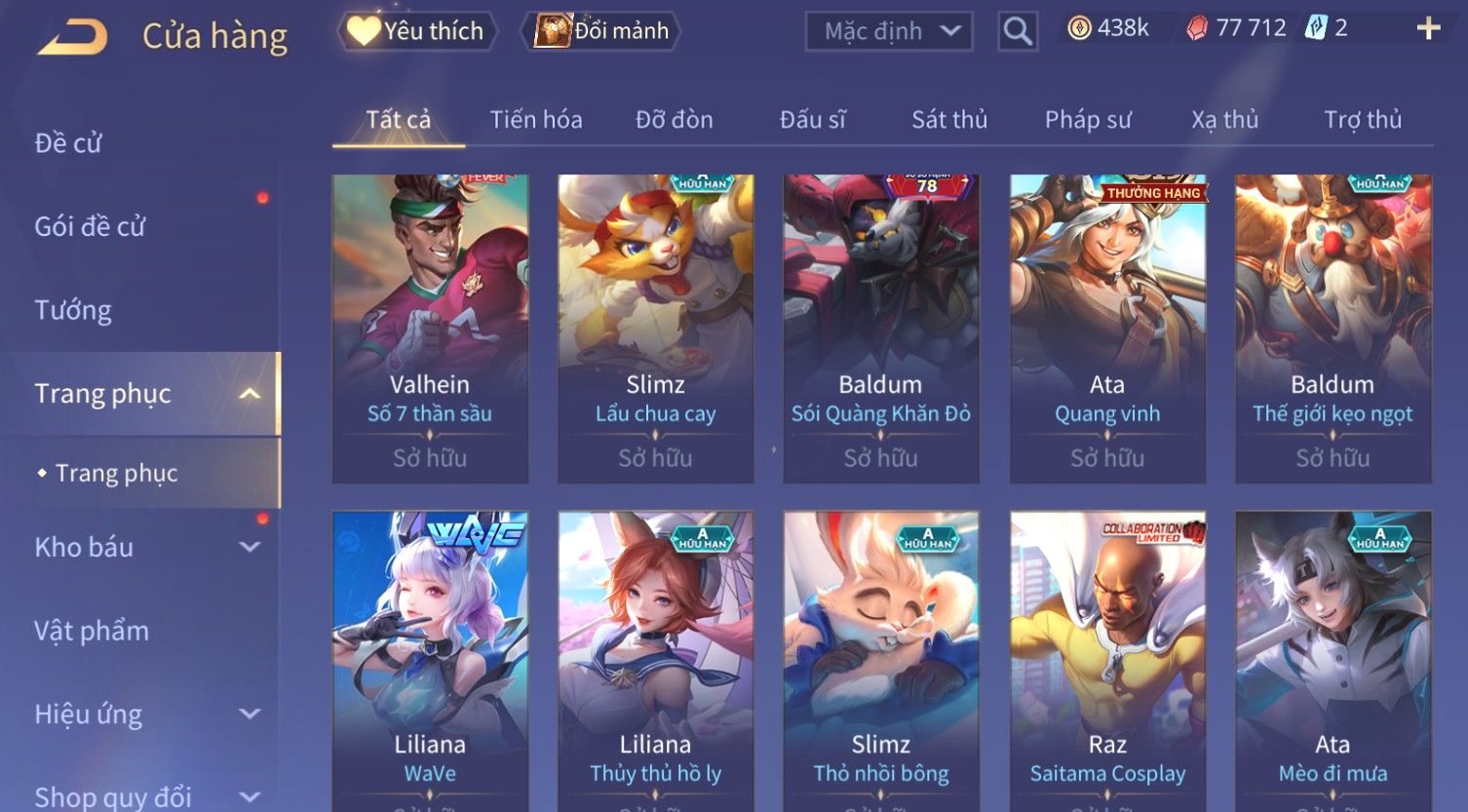Screen dimensions: 1468x812
Task: Expand the Kho báu menu section
Action: tap(146, 547)
